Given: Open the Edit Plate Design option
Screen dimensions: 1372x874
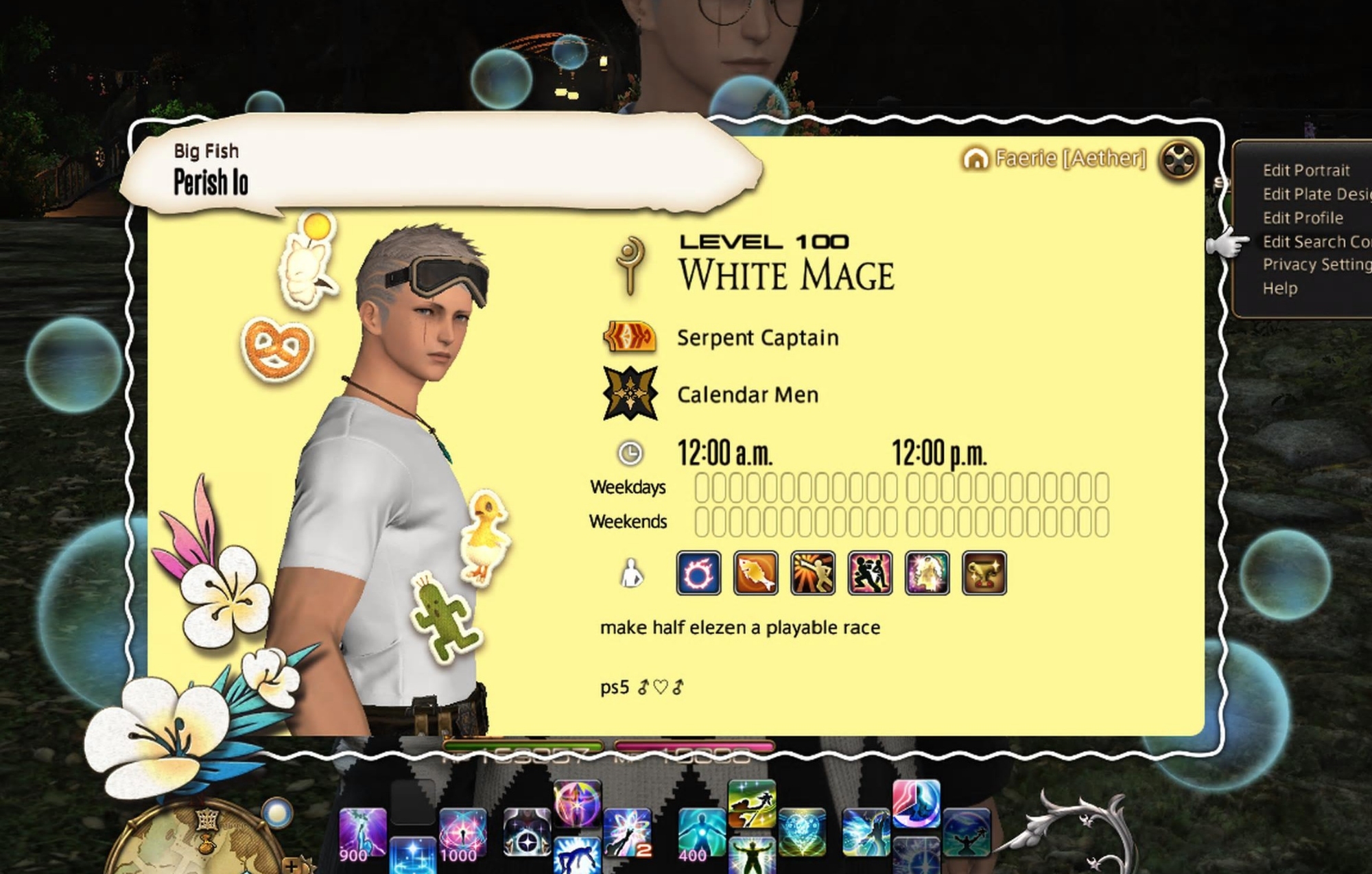Looking at the screenshot, I should (1316, 194).
